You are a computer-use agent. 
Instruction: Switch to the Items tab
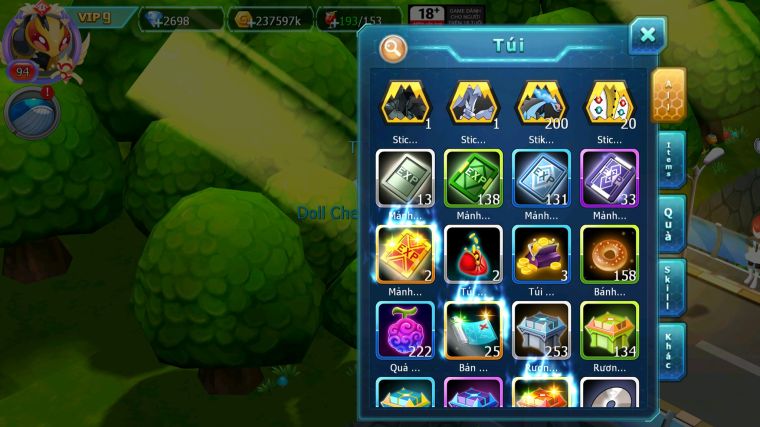tap(671, 158)
